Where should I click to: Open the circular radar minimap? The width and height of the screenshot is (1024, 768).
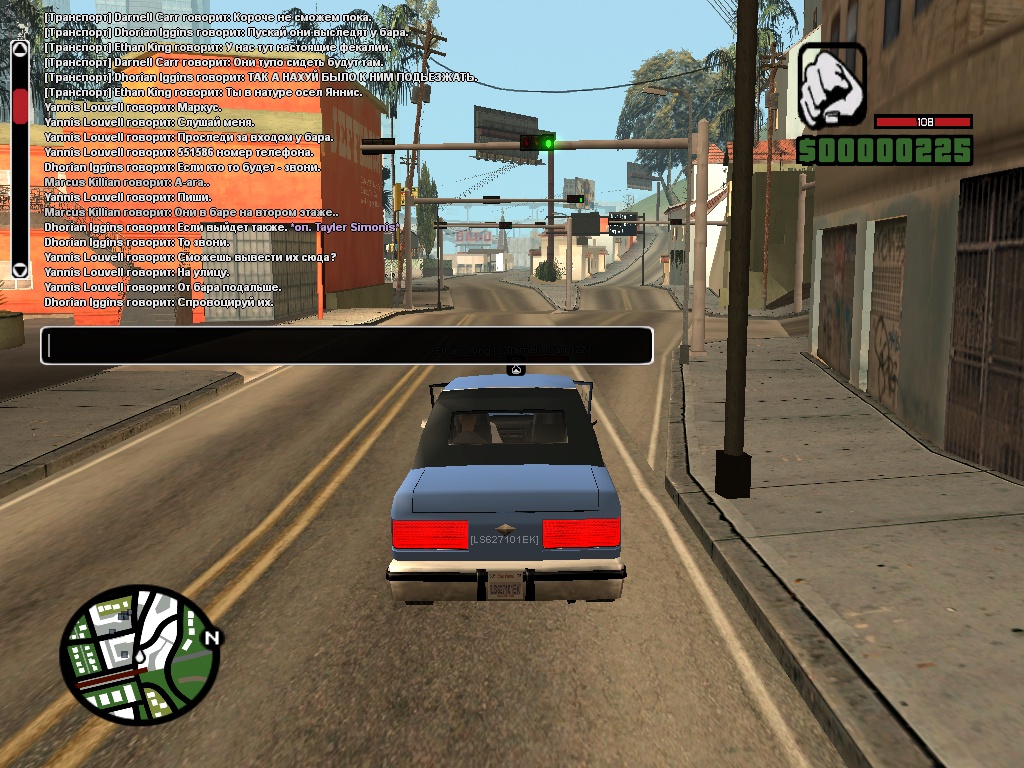[x=138, y=655]
